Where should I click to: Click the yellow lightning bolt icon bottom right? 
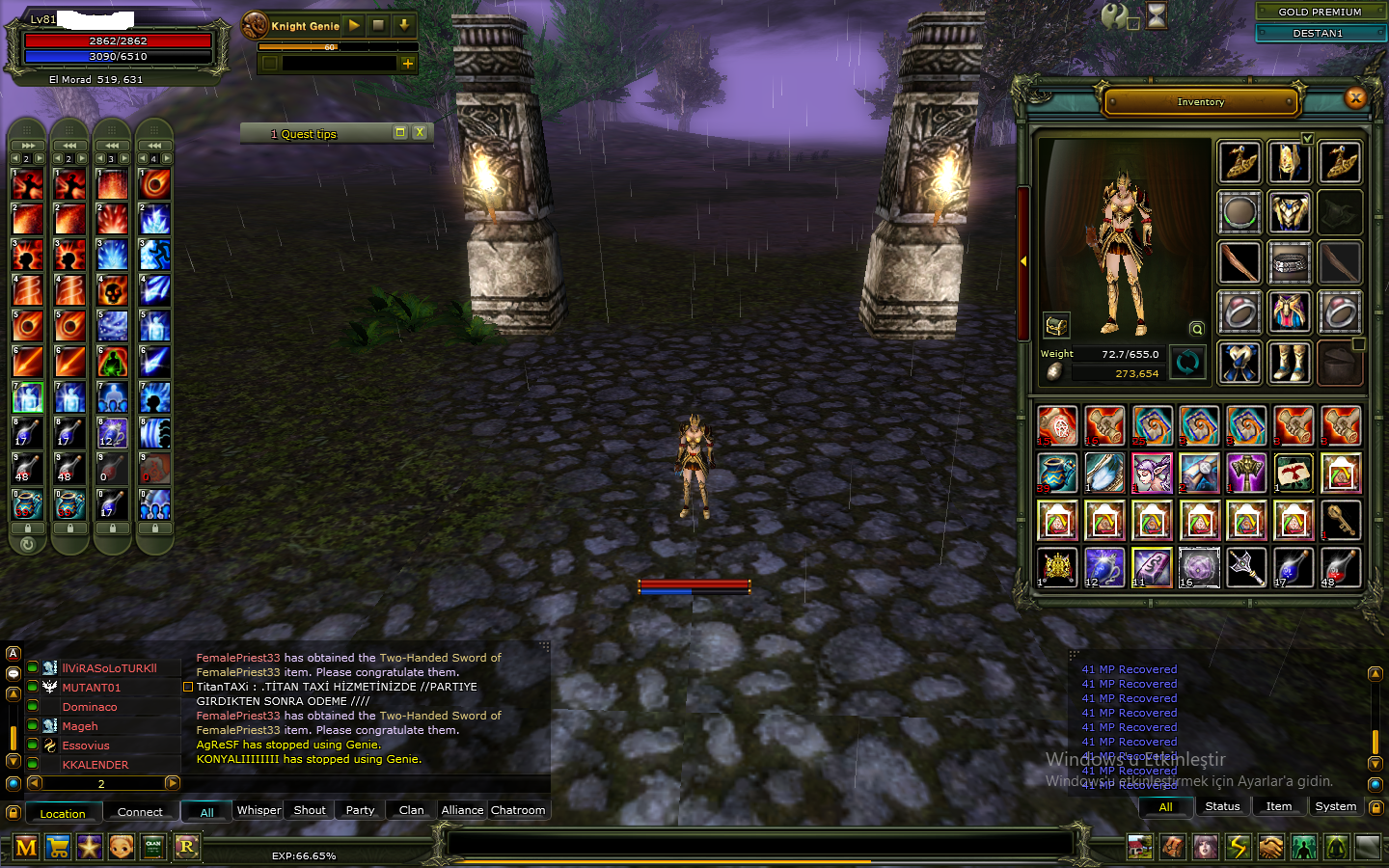coord(1239,846)
